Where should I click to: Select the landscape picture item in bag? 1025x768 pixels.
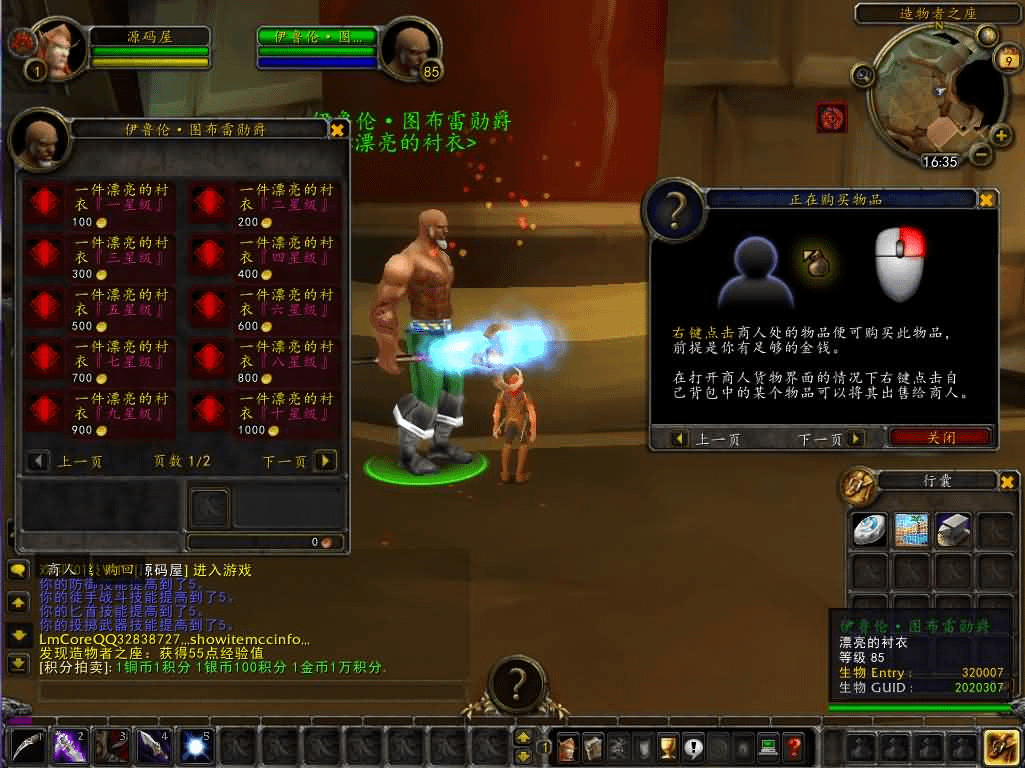pyautogui.click(x=911, y=530)
